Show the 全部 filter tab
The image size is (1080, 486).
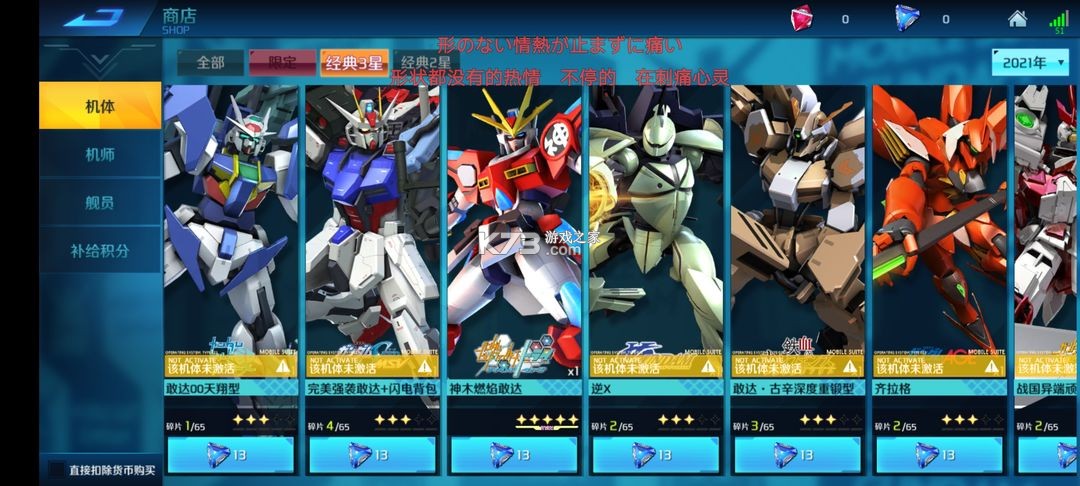pyautogui.click(x=210, y=62)
